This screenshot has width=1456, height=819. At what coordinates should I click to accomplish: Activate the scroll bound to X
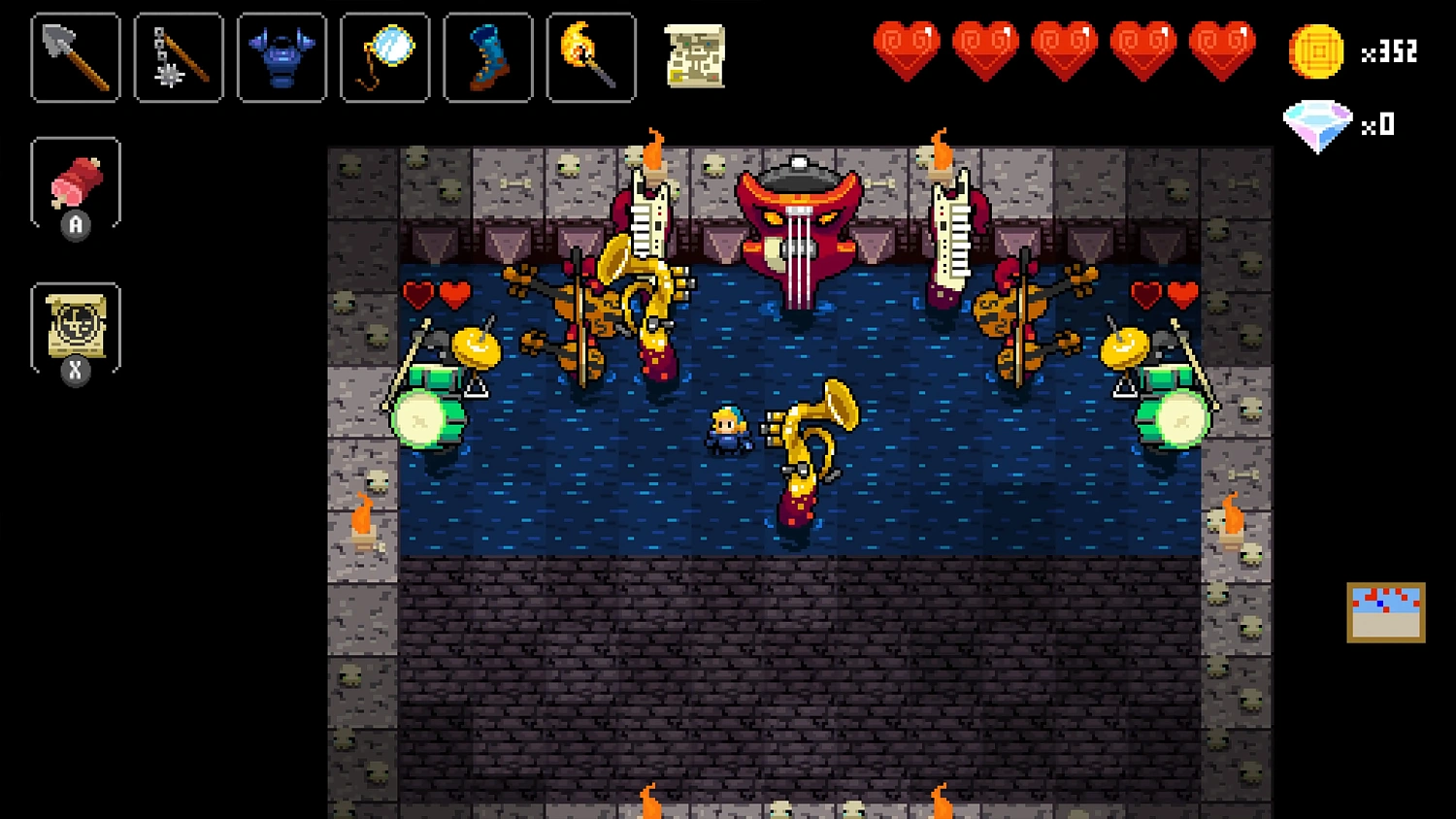tap(76, 325)
